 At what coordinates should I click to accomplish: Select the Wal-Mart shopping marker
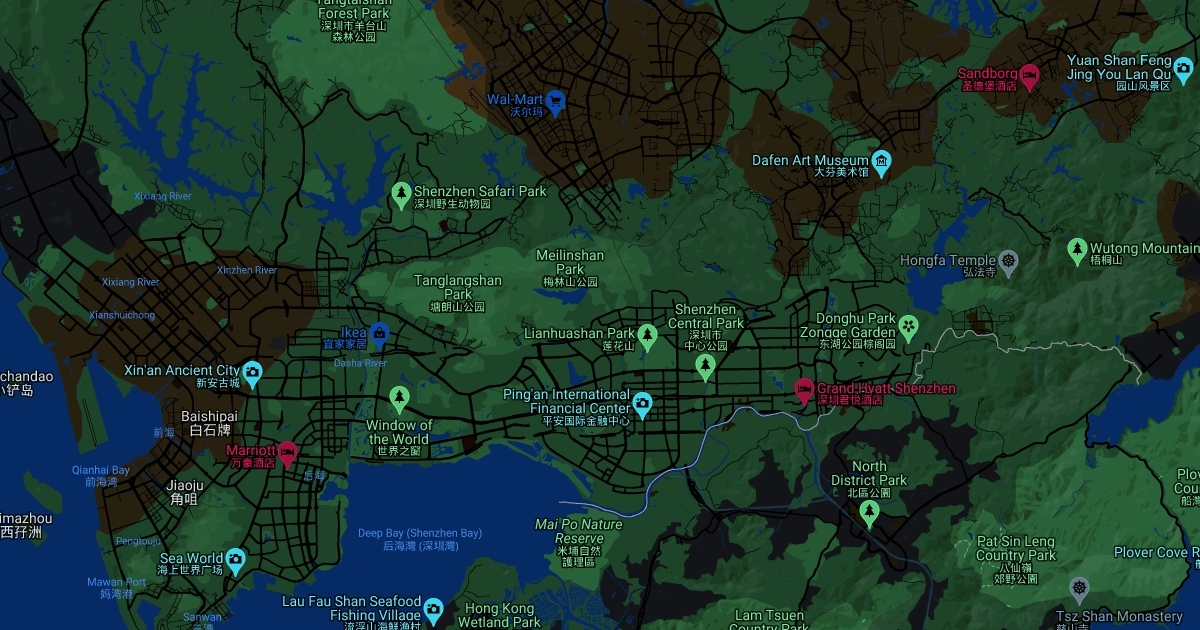(555, 100)
